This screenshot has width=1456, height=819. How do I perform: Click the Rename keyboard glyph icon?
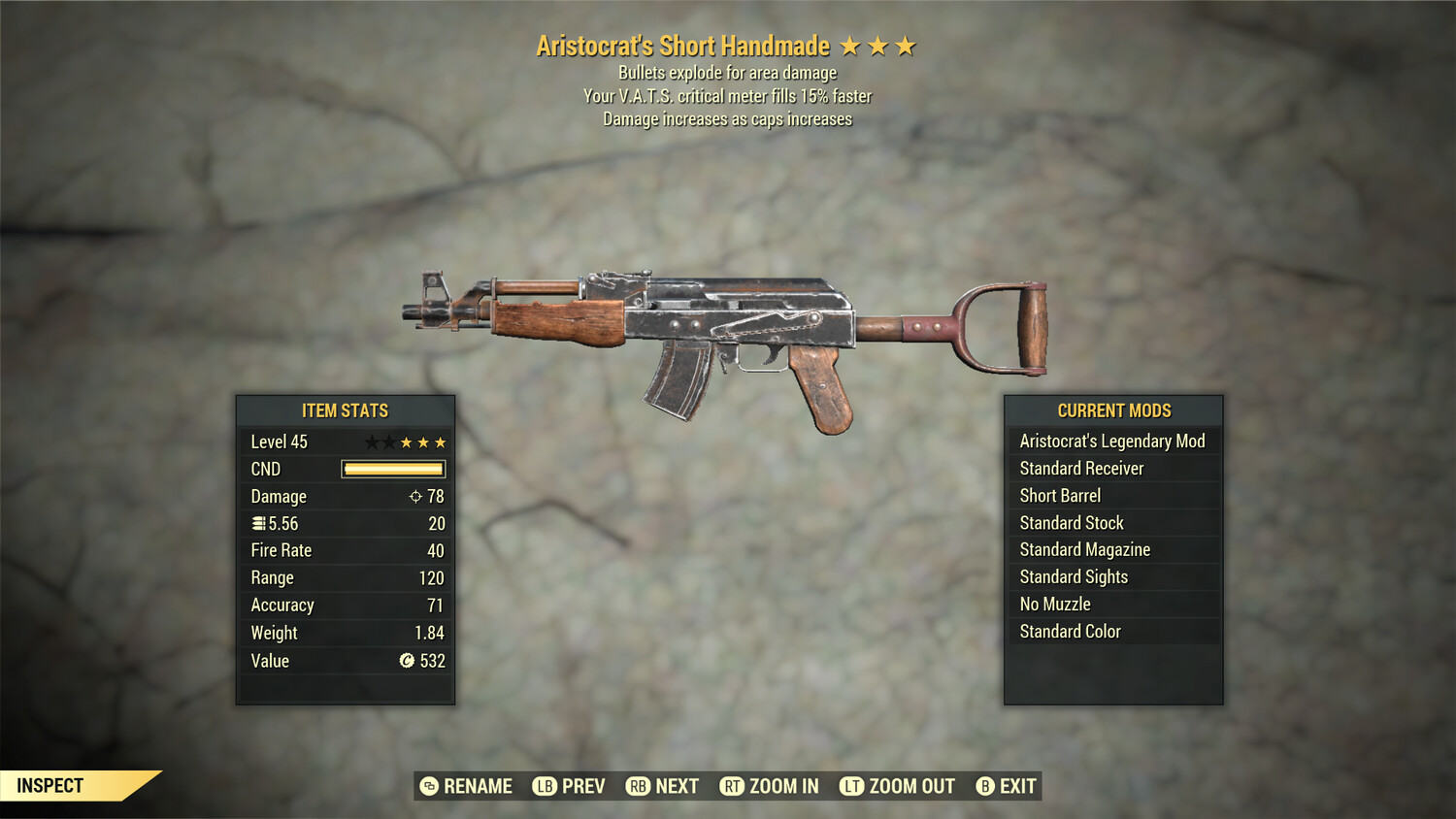(x=427, y=786)
